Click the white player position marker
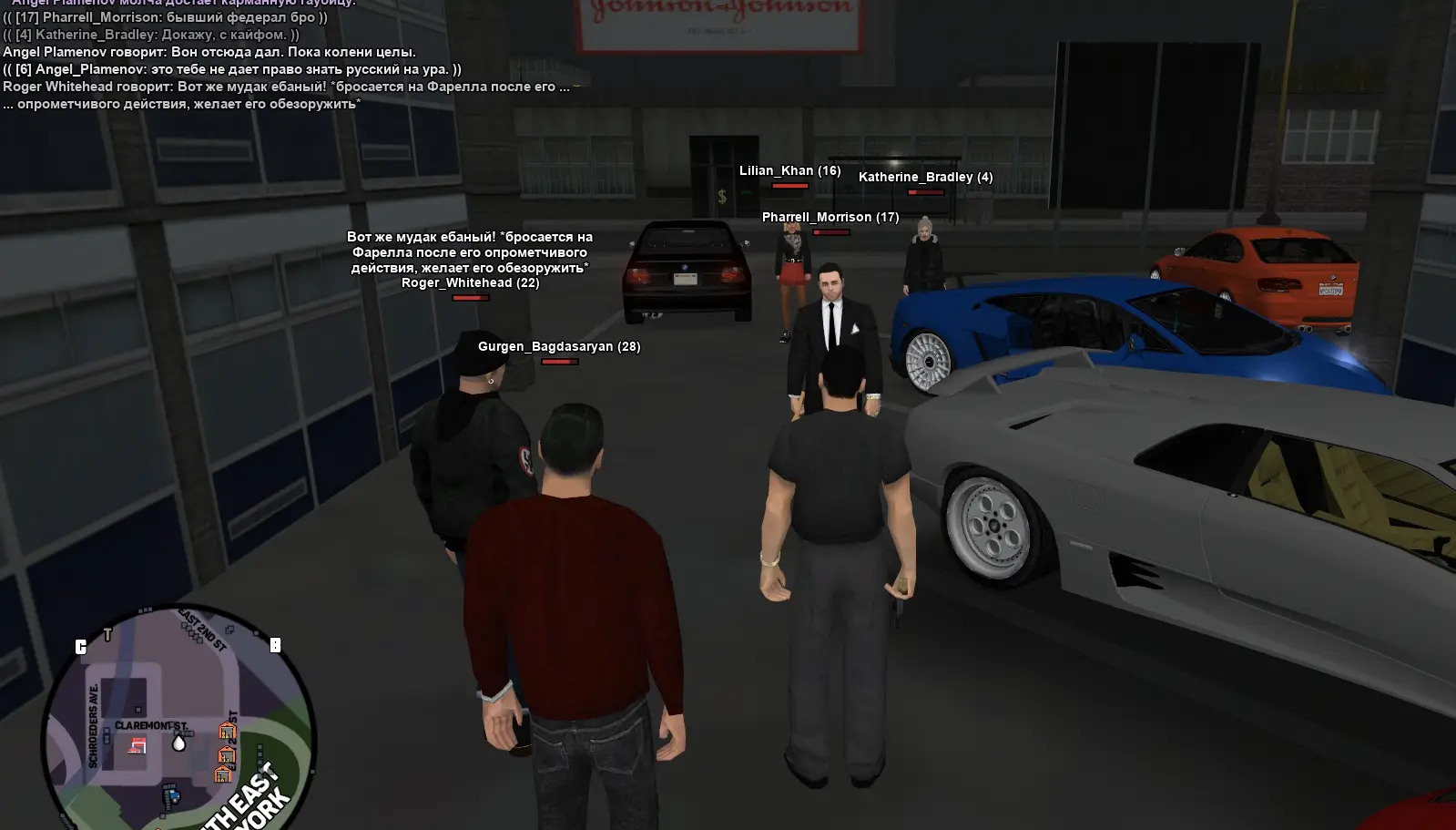1456x830 pixels. [x=178, y=743]
